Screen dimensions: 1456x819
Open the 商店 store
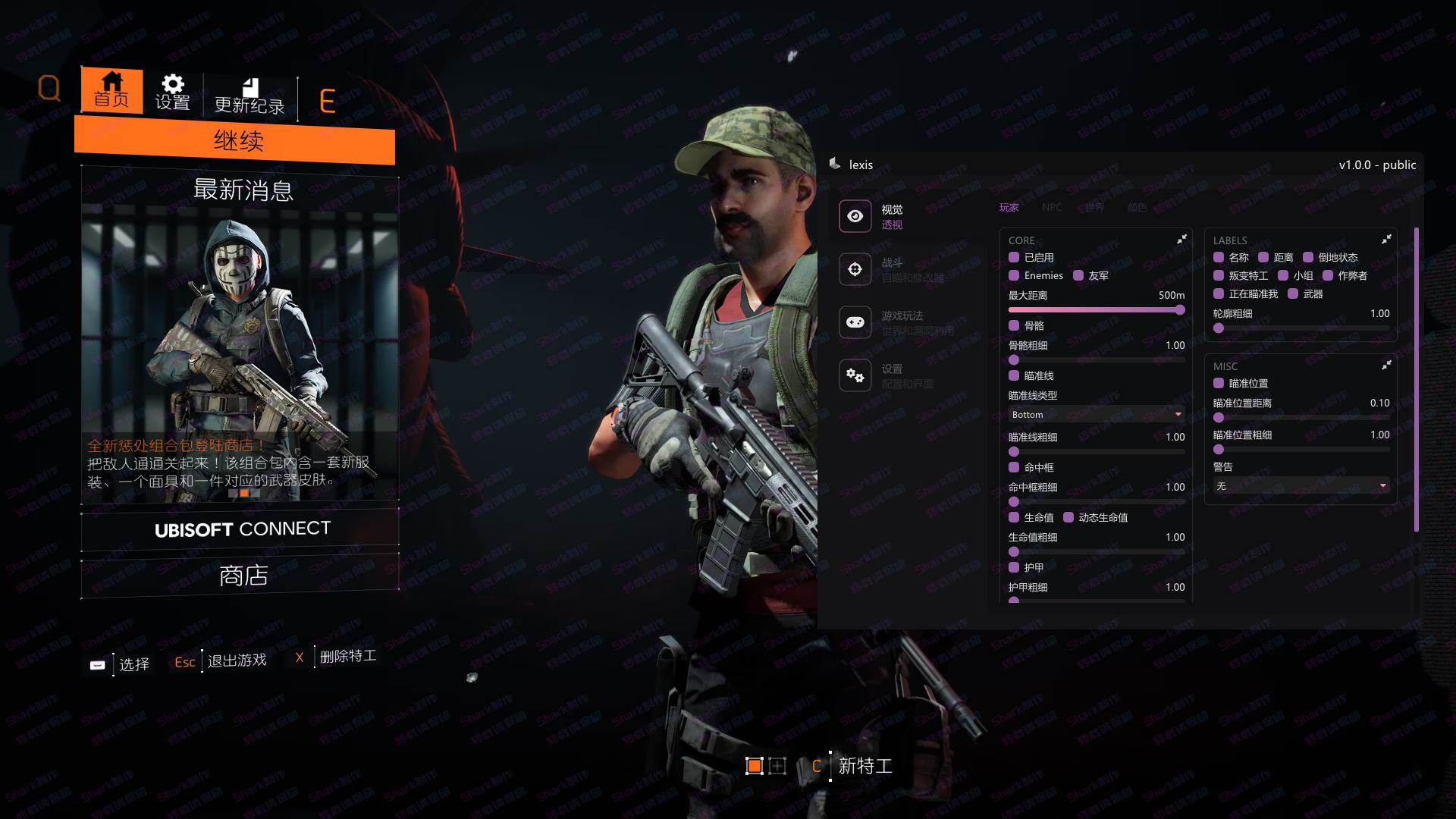coord(243,576)
